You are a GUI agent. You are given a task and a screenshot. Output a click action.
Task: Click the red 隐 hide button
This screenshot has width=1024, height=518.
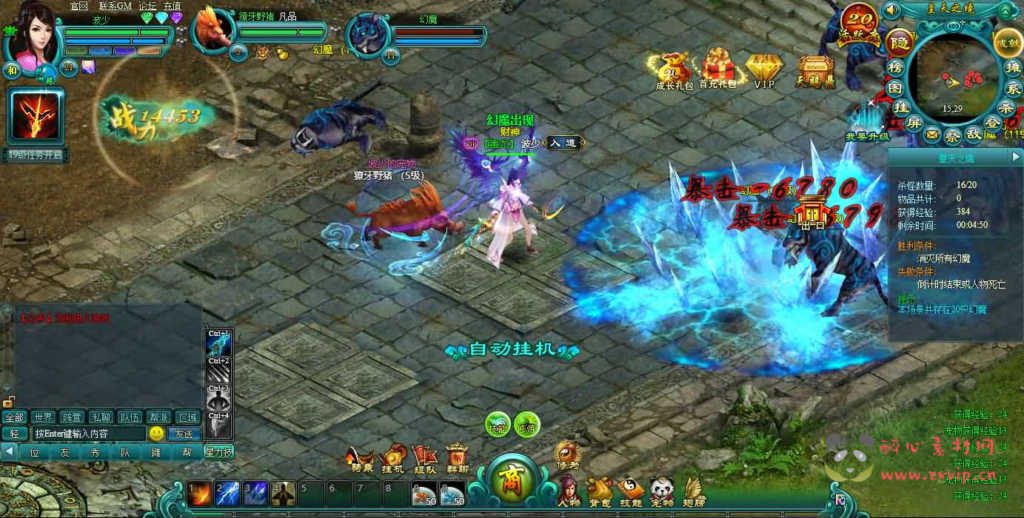pos(898,42)
